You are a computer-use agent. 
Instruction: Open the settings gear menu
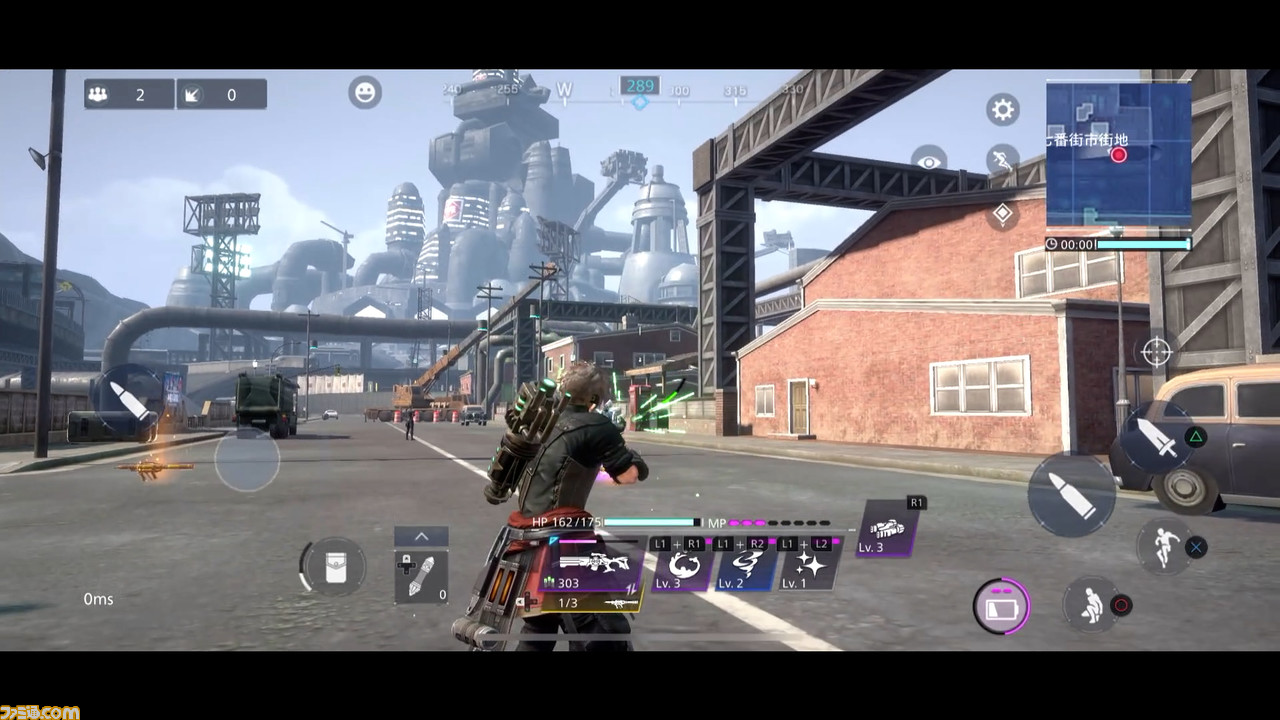click(x=1002, y=109)
